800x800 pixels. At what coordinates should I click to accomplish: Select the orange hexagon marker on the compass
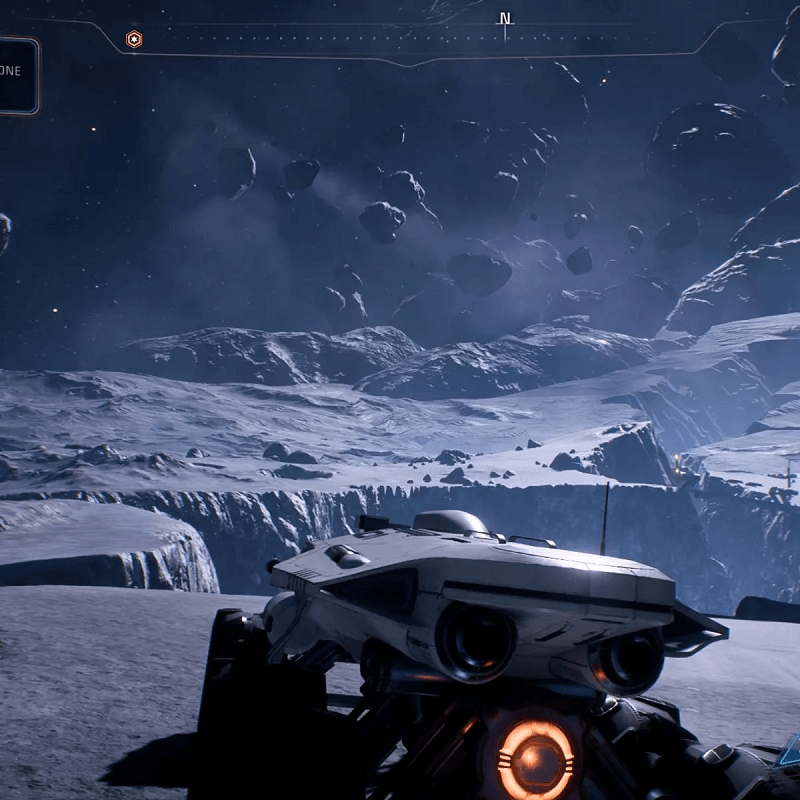(134, 39)
